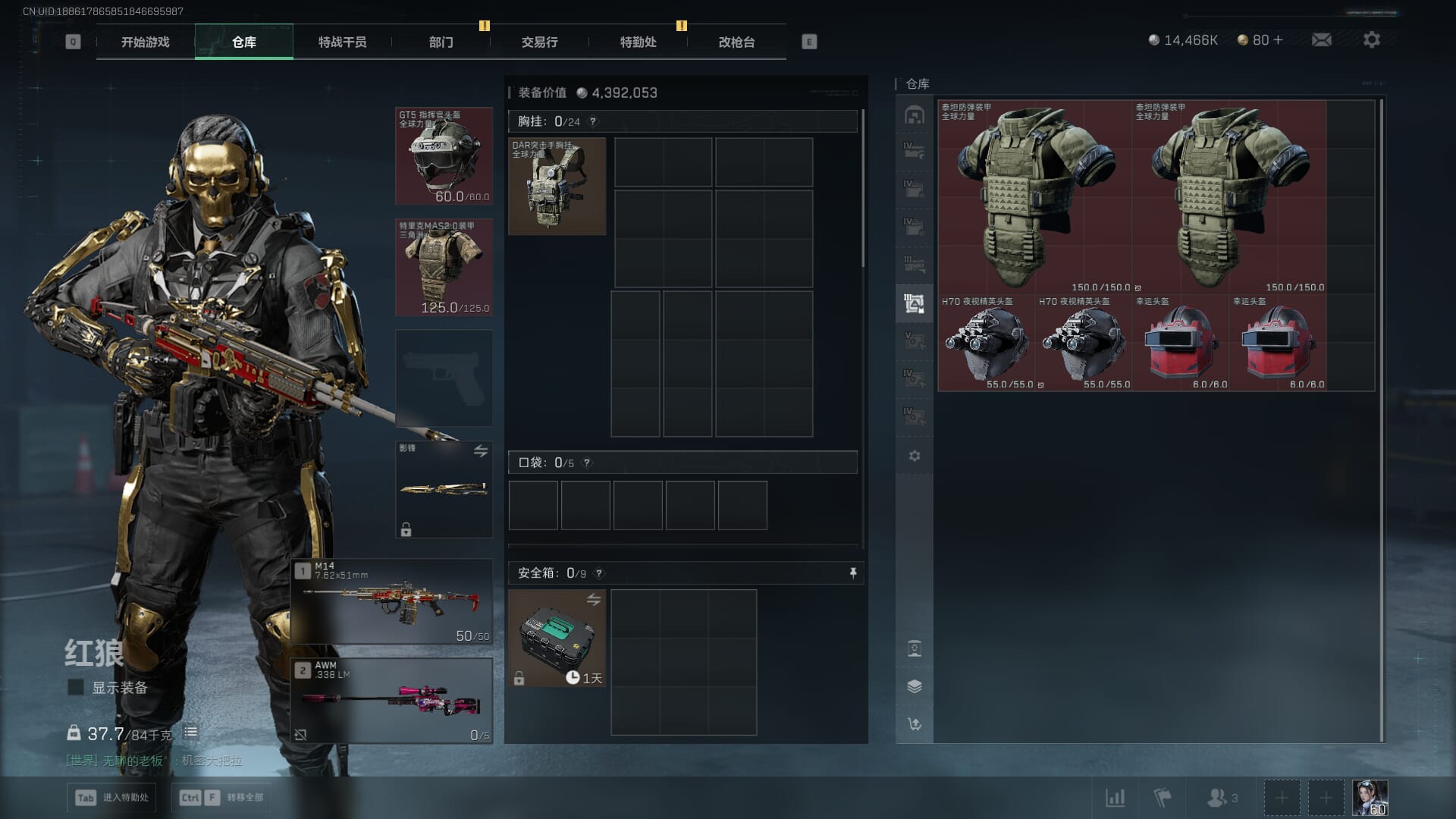Select the 特里克MAS2.0 body armor slot
Image resolution: width=1456 pixels, height=819 pixels.
tap(444, 267)
